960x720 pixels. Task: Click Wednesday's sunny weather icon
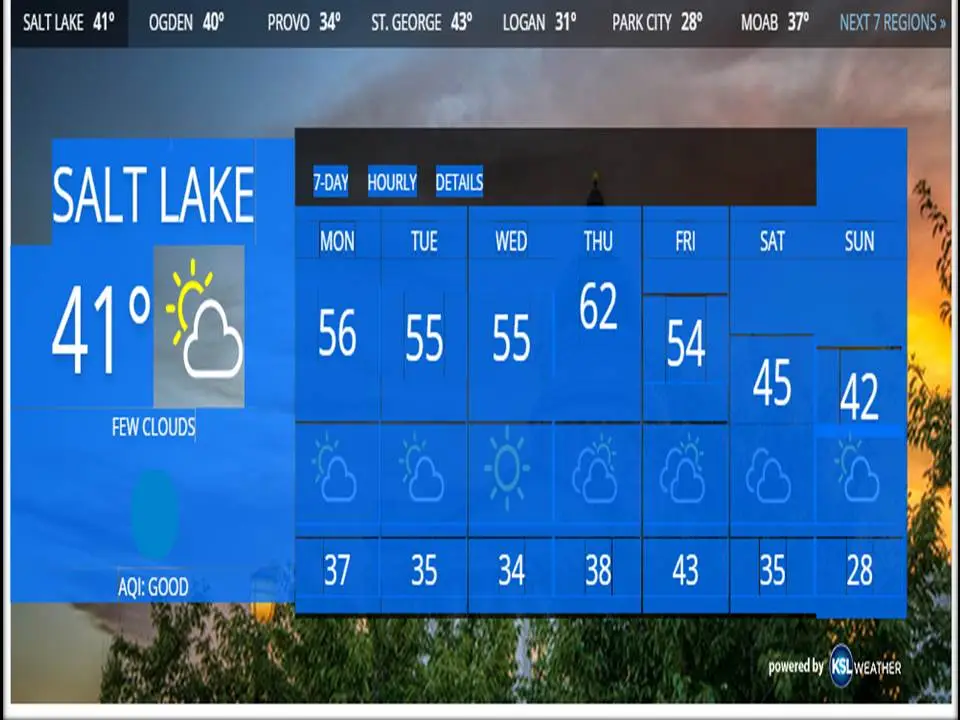510,467
